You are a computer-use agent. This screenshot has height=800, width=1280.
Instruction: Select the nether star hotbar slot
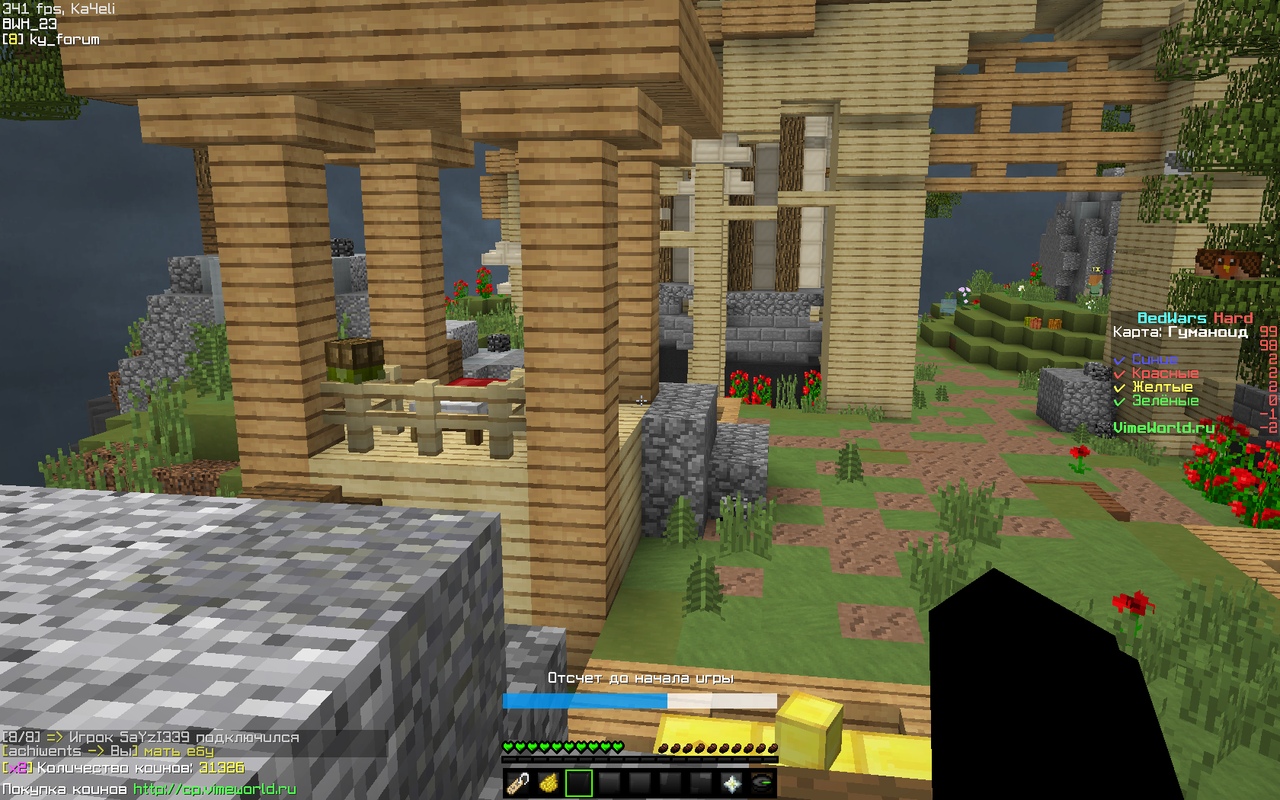(730, 782)
